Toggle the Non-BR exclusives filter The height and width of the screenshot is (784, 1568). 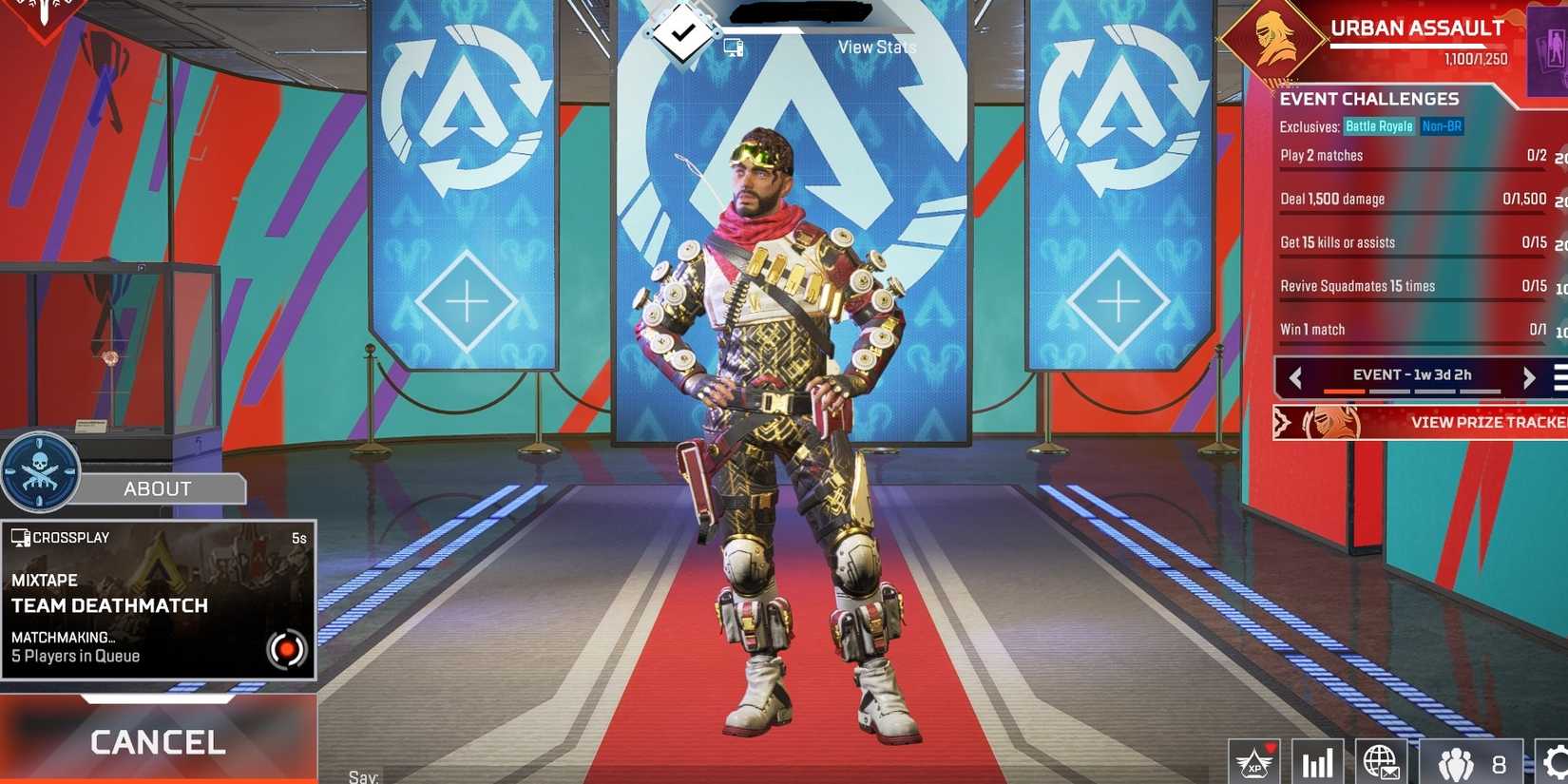1441,125
